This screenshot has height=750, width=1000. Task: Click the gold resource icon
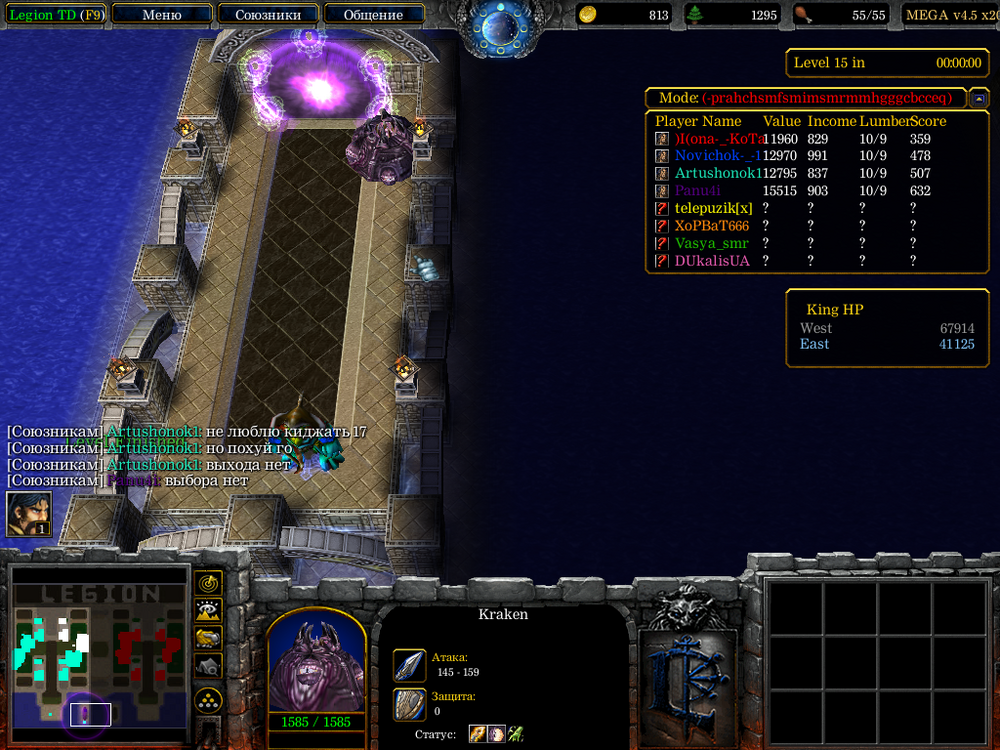pos(588,15)
